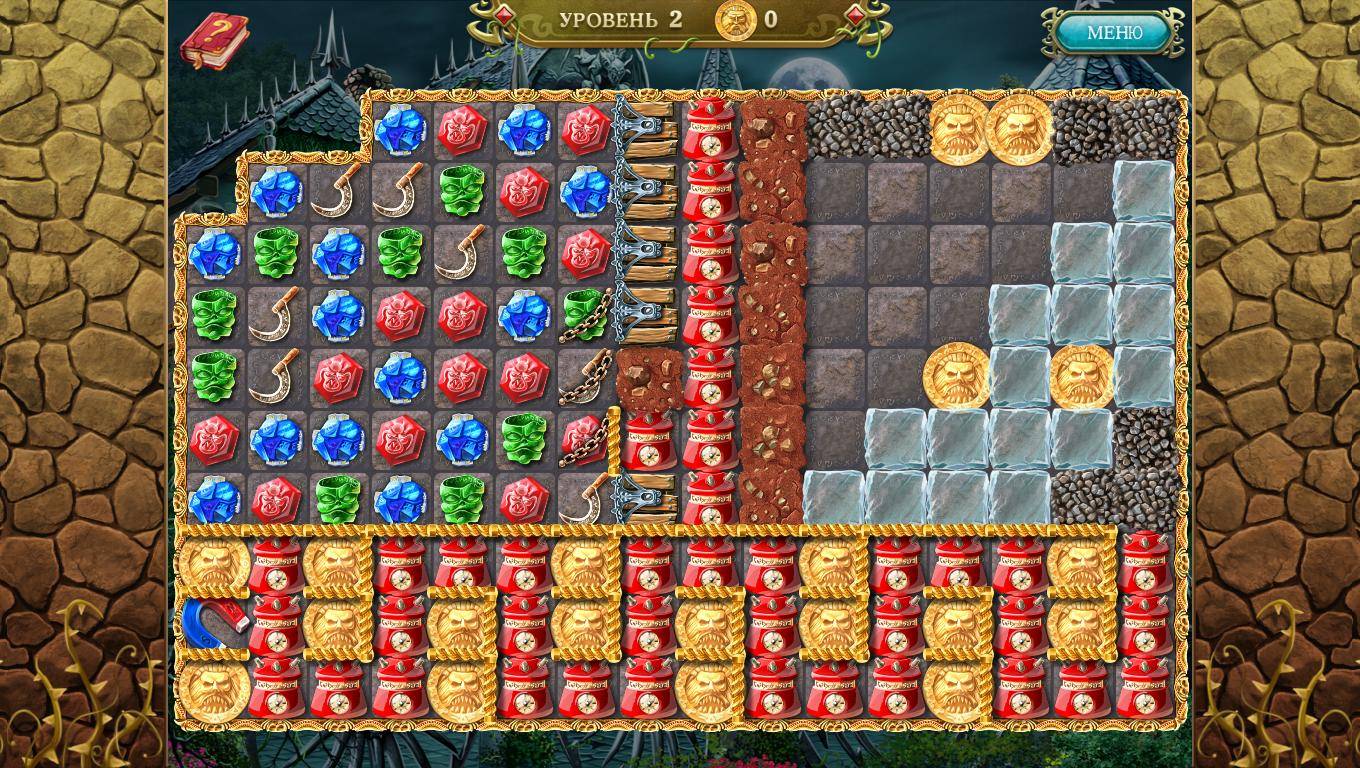Open the red help book with question mark
The width and height of the screenshot is (1360, 768).
[x=213, y=41]
